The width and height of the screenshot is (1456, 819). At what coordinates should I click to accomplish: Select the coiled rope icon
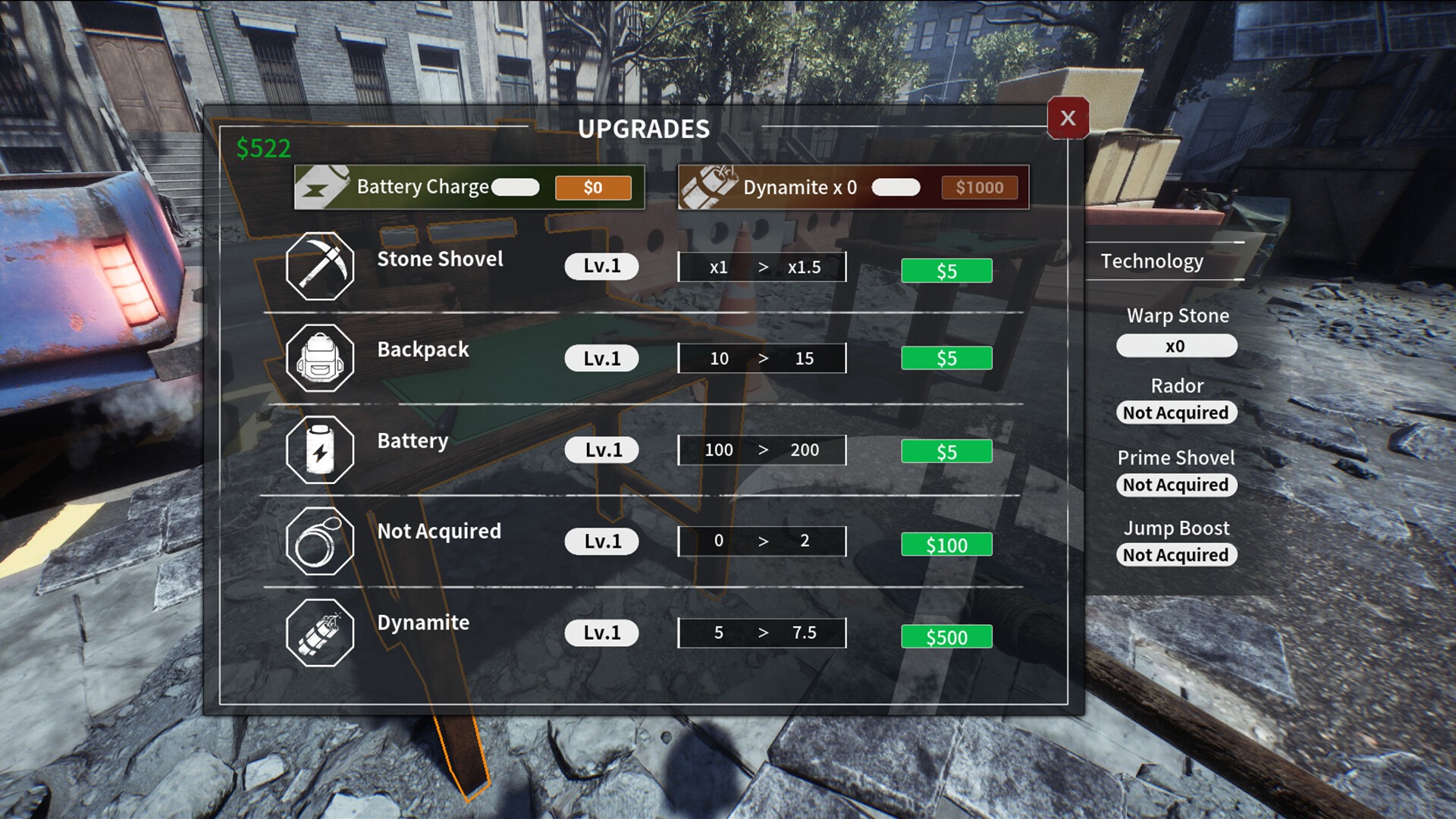tap(320, 541)
